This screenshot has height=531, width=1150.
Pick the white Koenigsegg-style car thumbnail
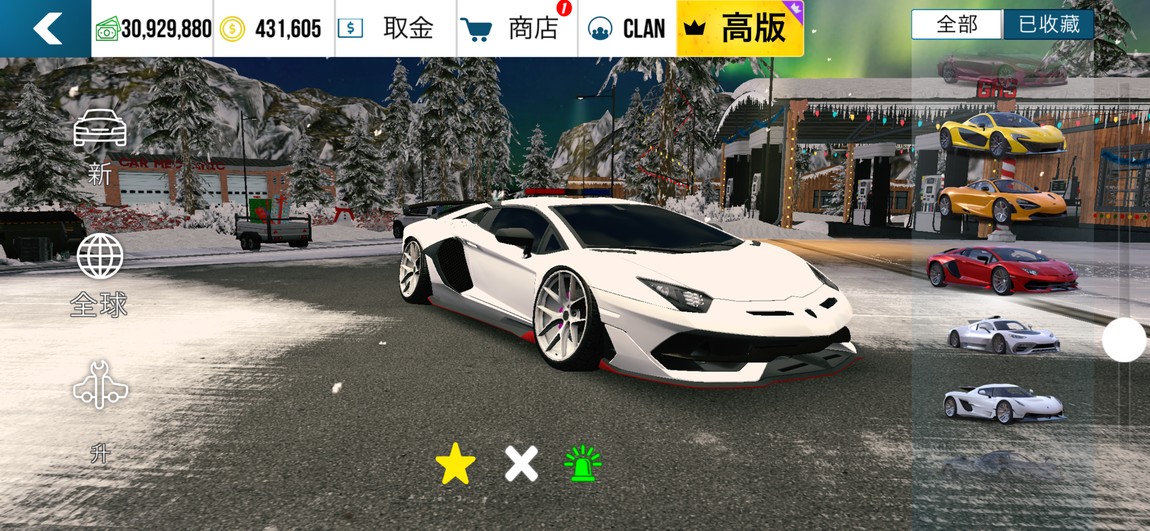point(1002,402)
